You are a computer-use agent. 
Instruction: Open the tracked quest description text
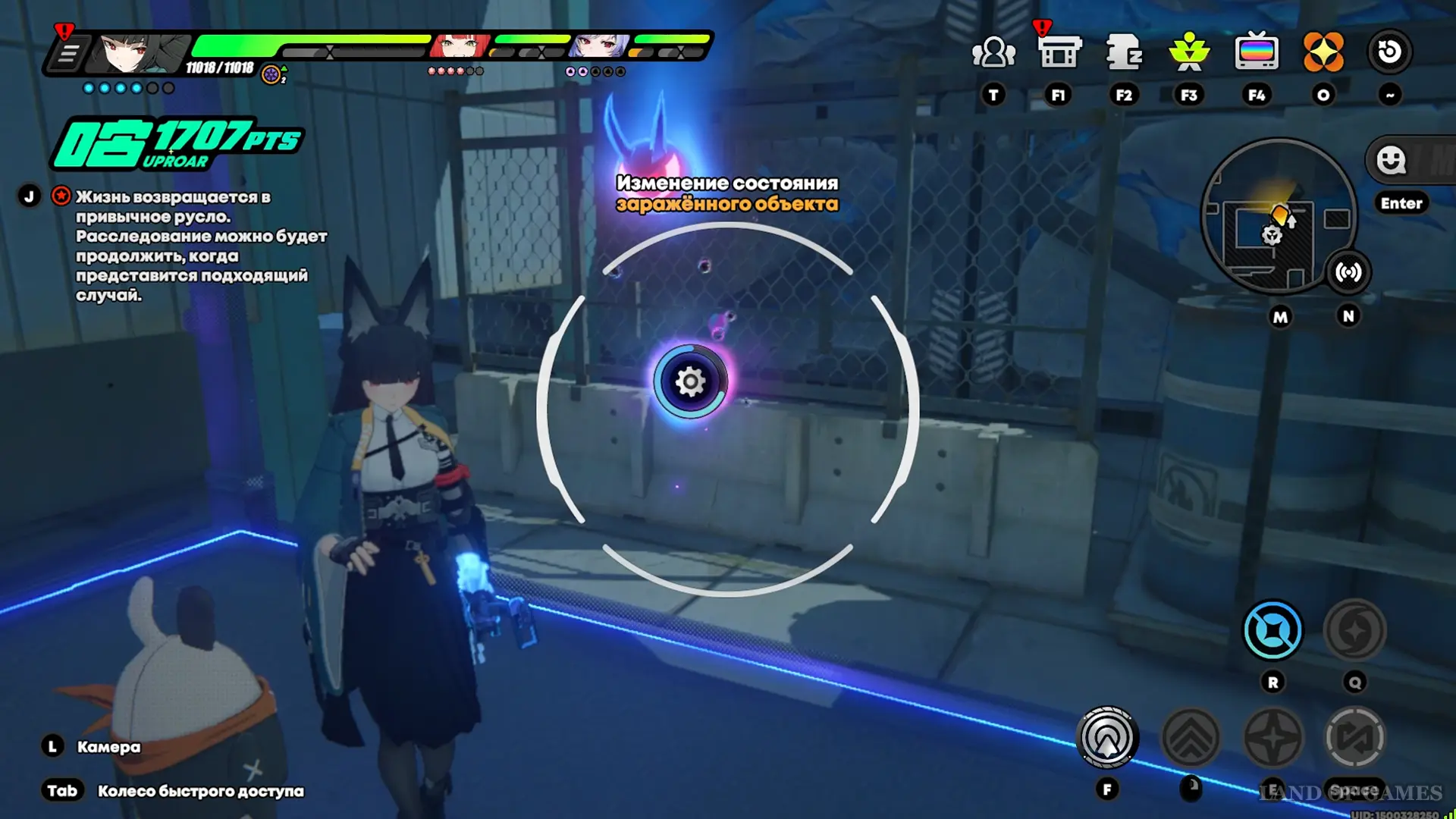point(201,246)
